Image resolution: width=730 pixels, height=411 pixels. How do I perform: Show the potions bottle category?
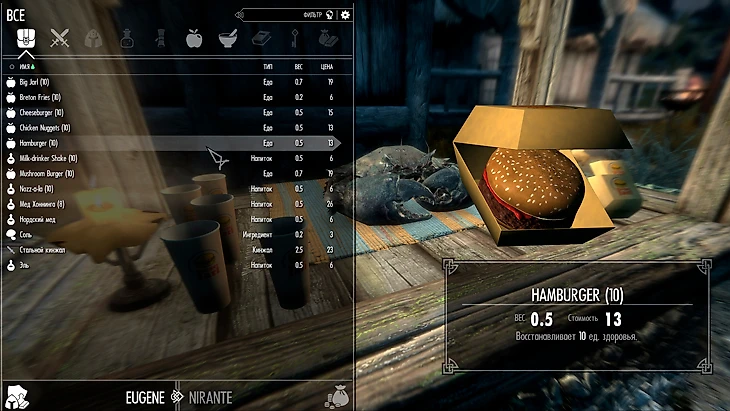[x=127, y=38]
